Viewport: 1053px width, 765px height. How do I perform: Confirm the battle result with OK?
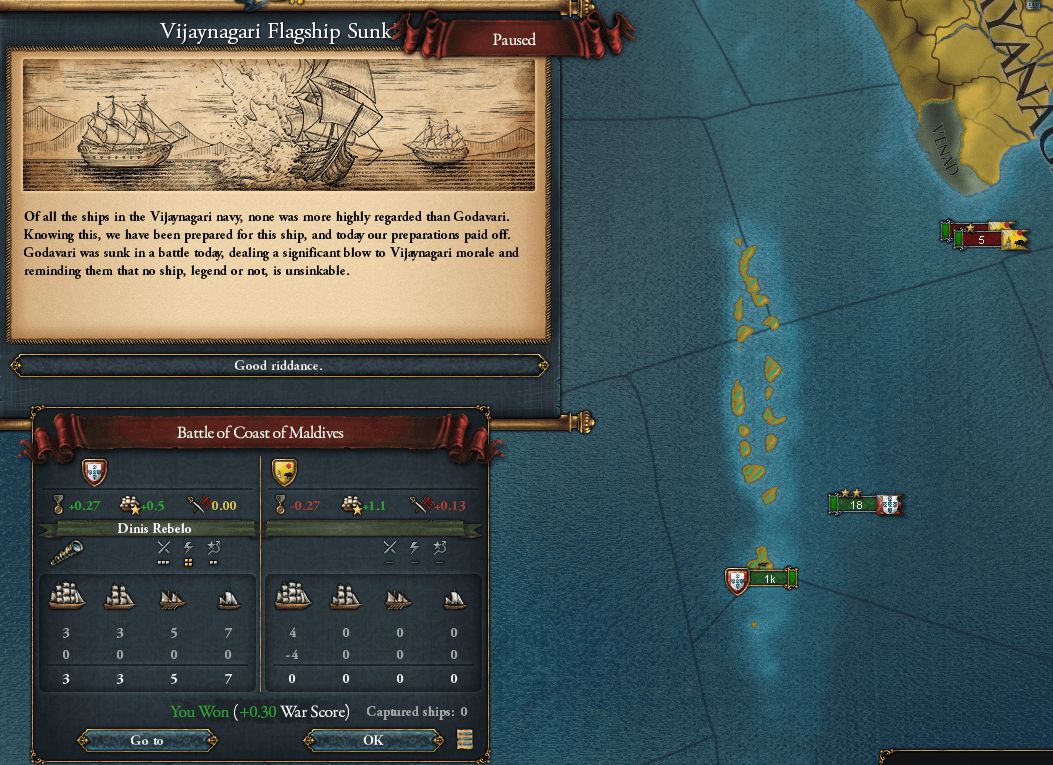point(372,740)
